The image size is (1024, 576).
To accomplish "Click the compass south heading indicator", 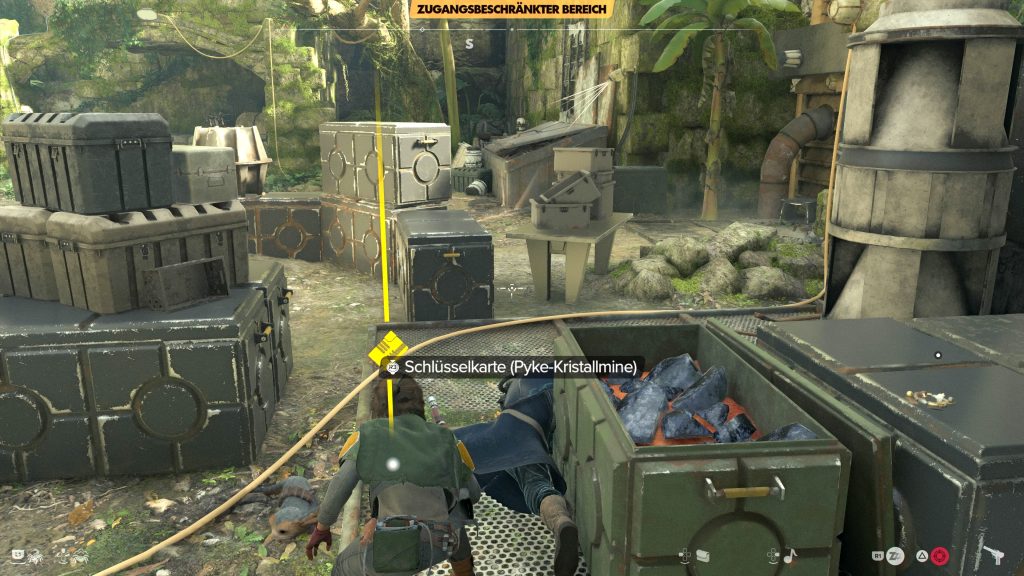I will 468,44.
